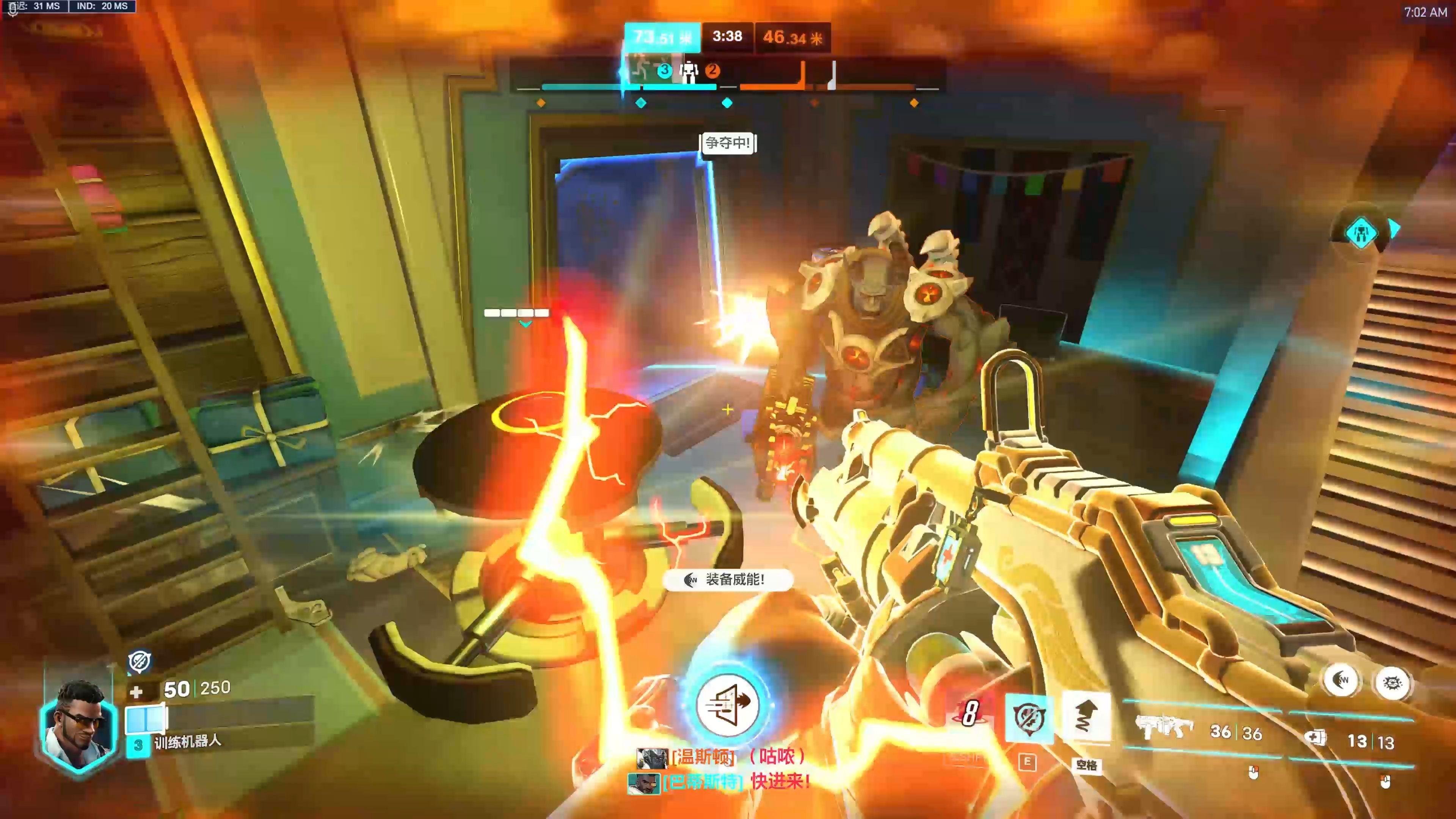Image resolution: width=1456 pixels, height=819 pixels.
Task: Select the Regenerative Burst ability on cooldown
Action: (970, 713)
